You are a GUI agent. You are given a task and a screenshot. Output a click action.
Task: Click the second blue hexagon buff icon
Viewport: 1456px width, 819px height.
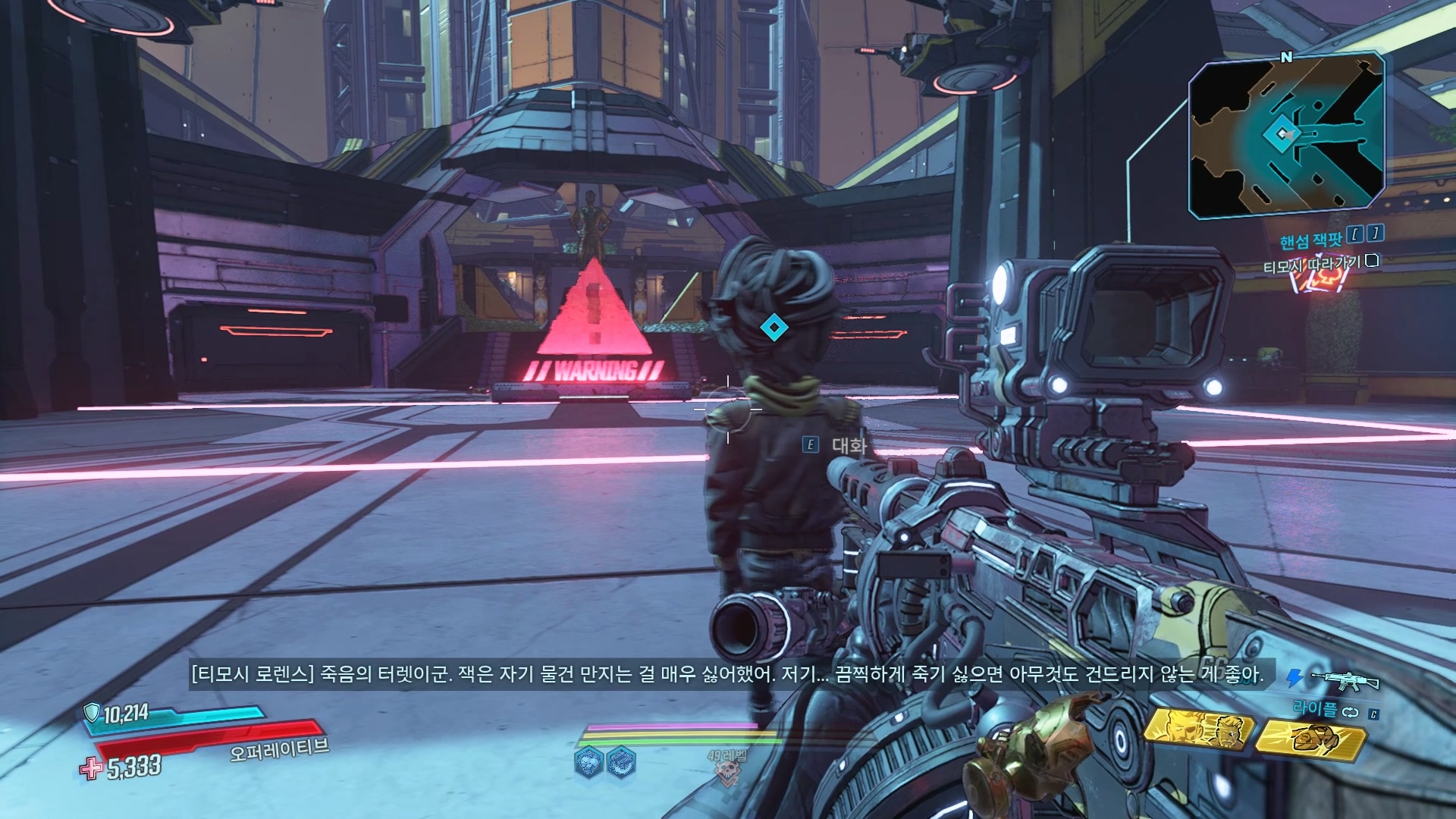620,762
